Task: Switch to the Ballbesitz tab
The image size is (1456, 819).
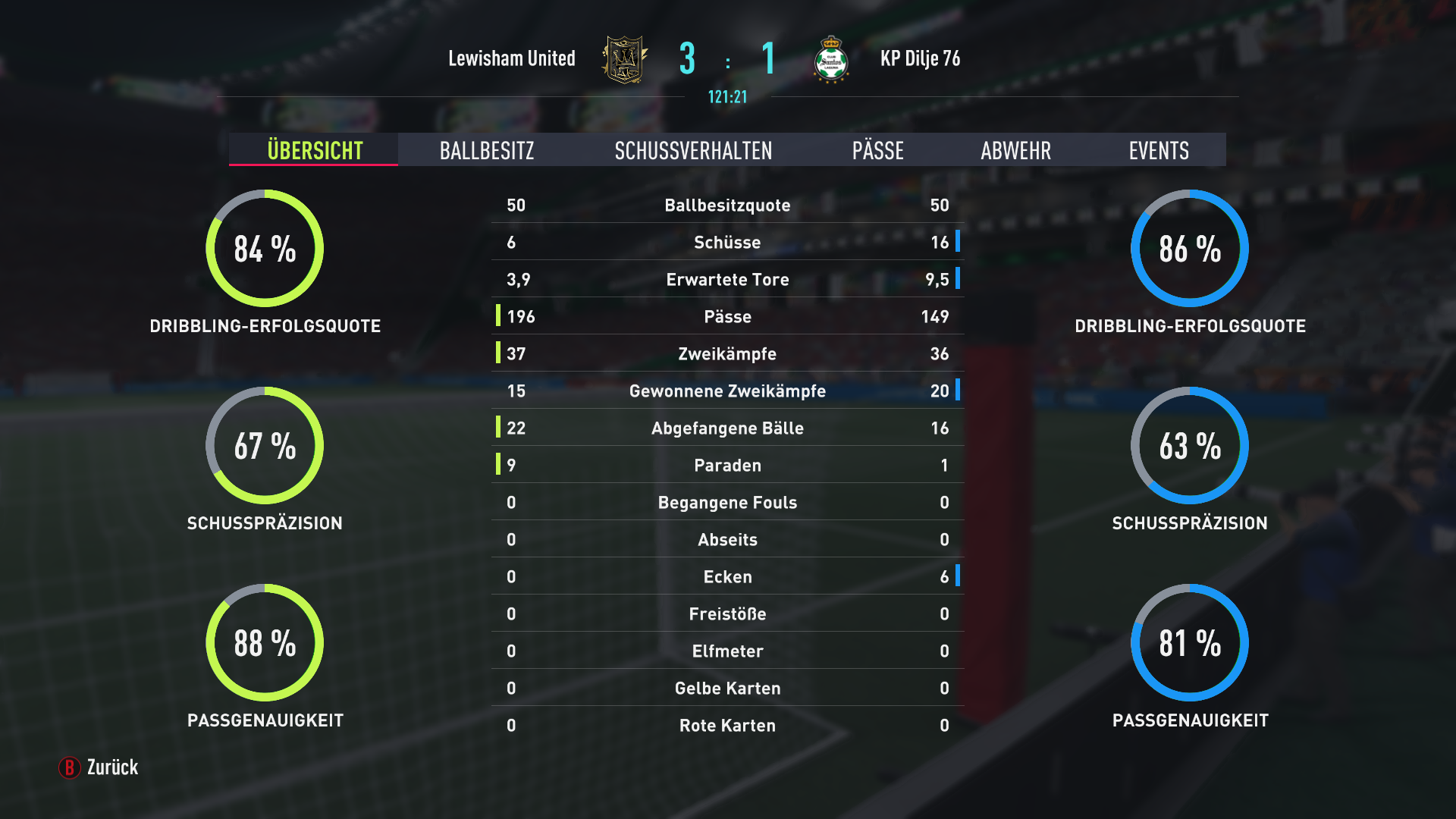Action: [487, 150]
